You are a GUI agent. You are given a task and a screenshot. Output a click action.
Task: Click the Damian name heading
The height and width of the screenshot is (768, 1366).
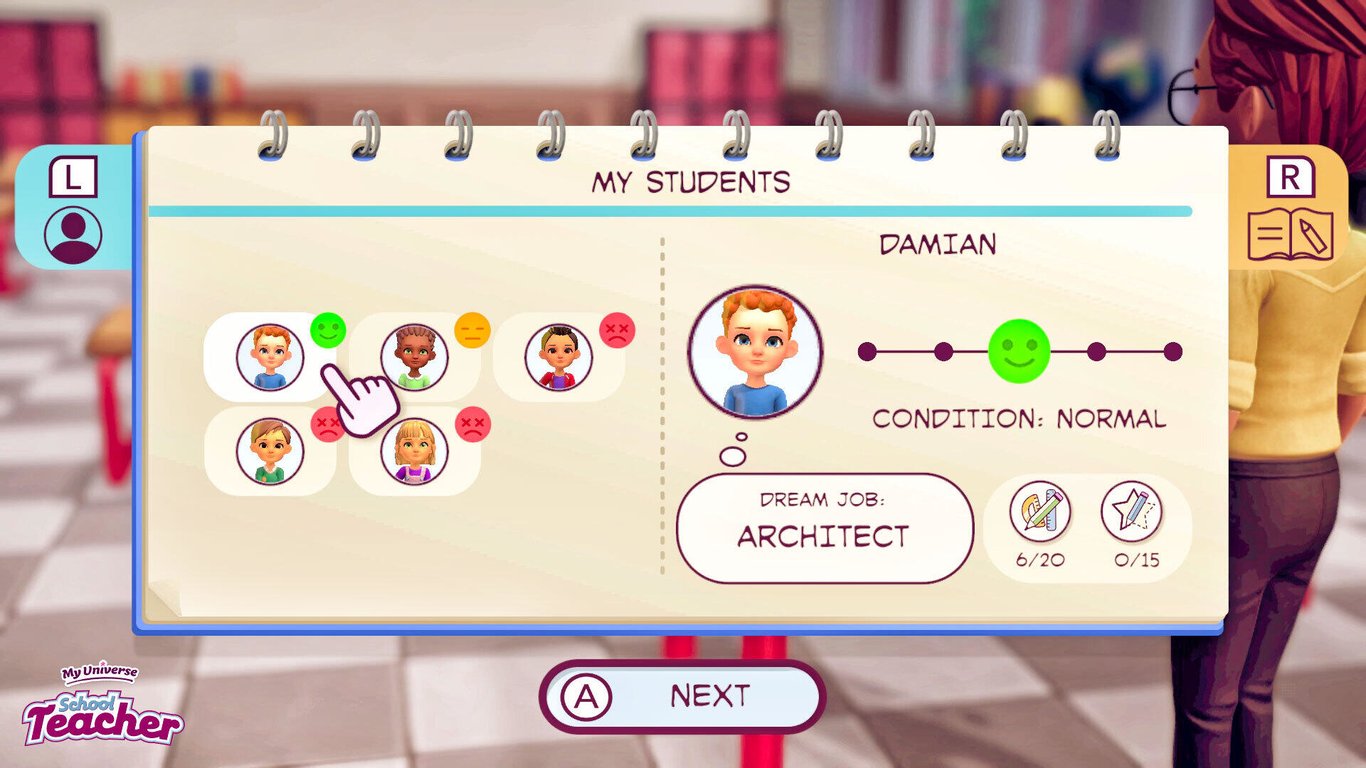[938, 244]
